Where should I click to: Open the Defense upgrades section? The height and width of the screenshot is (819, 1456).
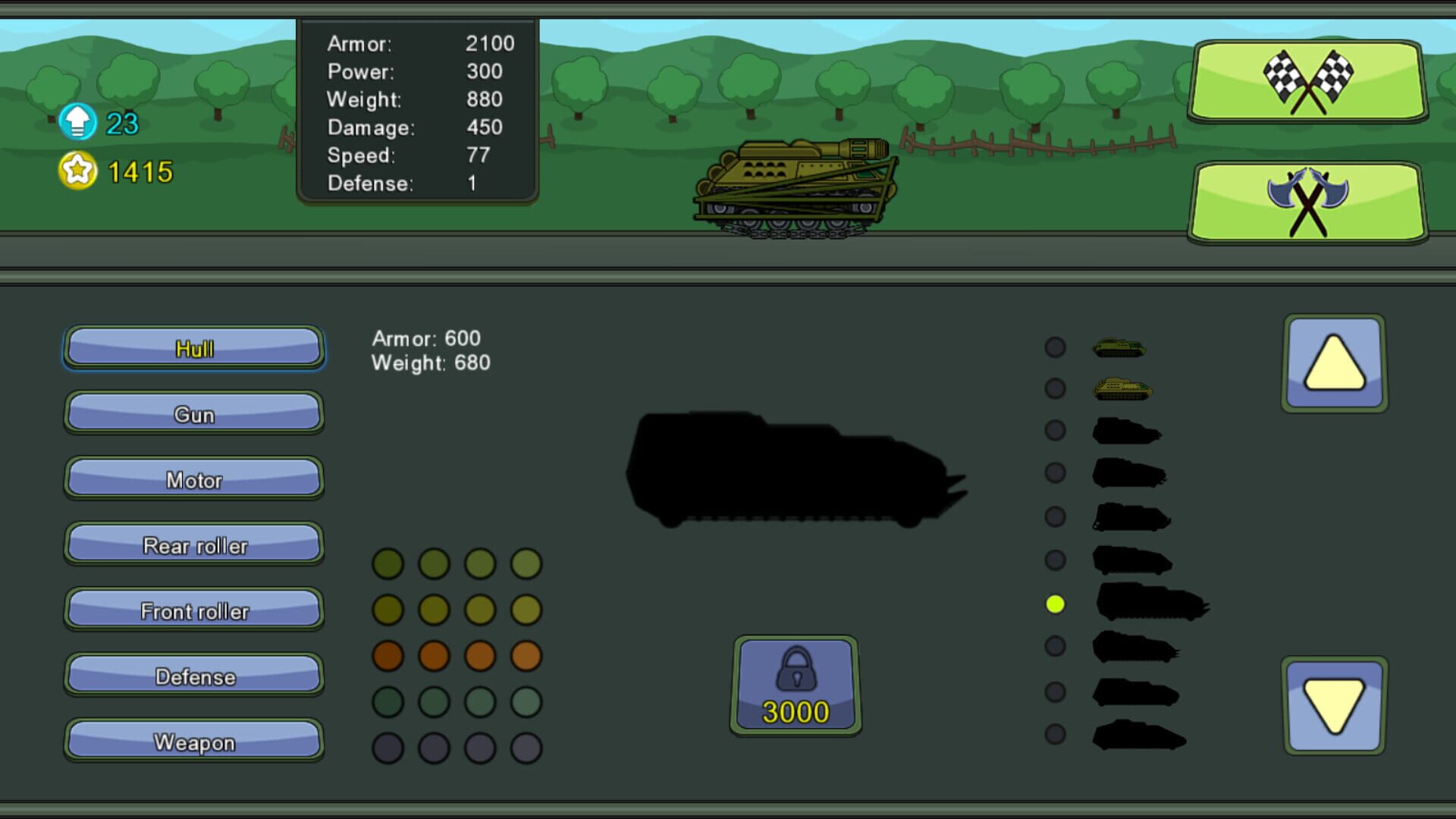pyautogui.click(x=194, y=676)
